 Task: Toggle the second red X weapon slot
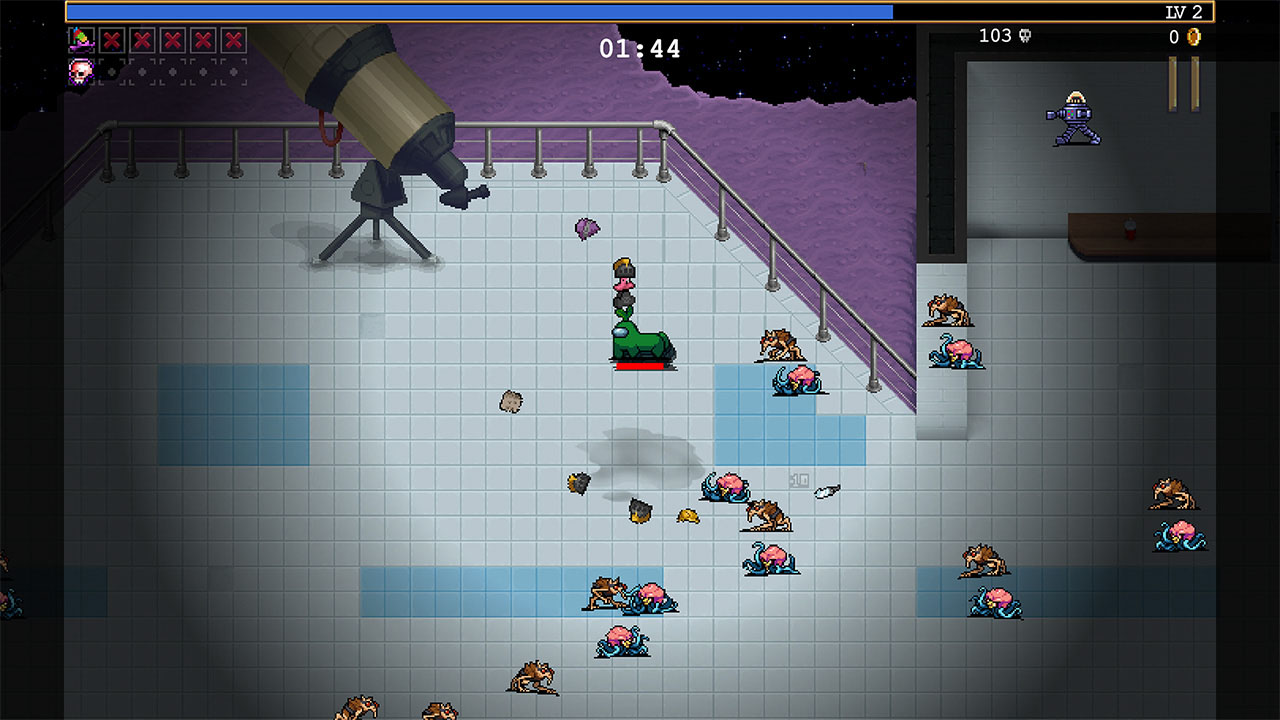(x=142, y=41)
